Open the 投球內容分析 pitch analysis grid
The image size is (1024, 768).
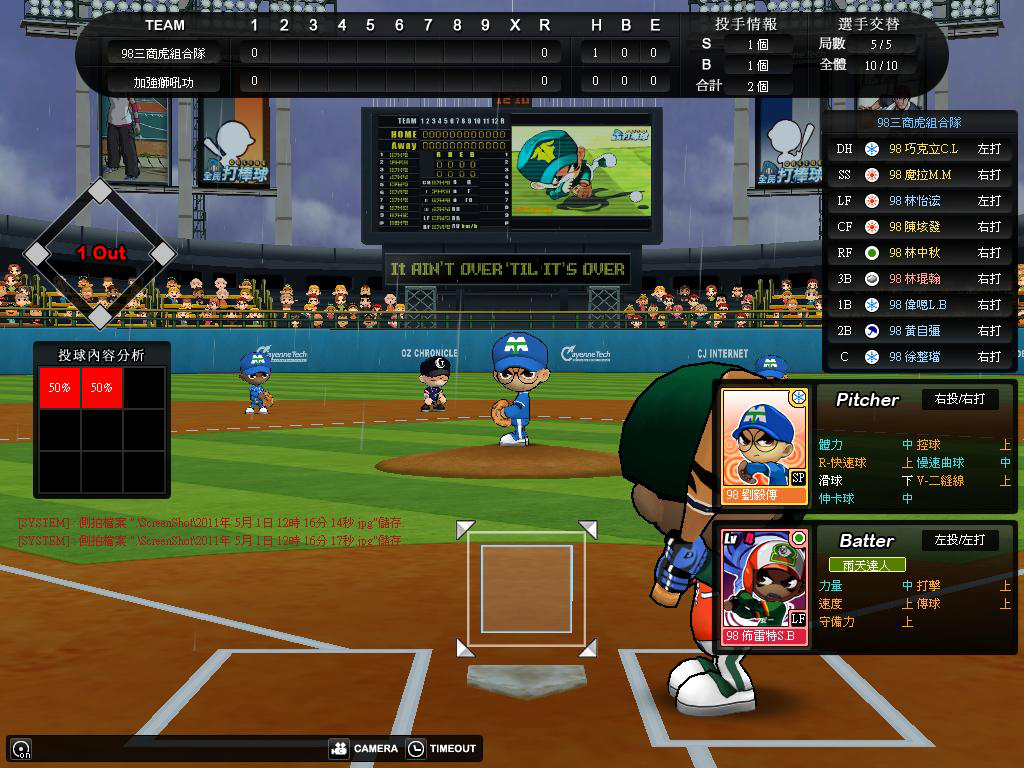101,420
